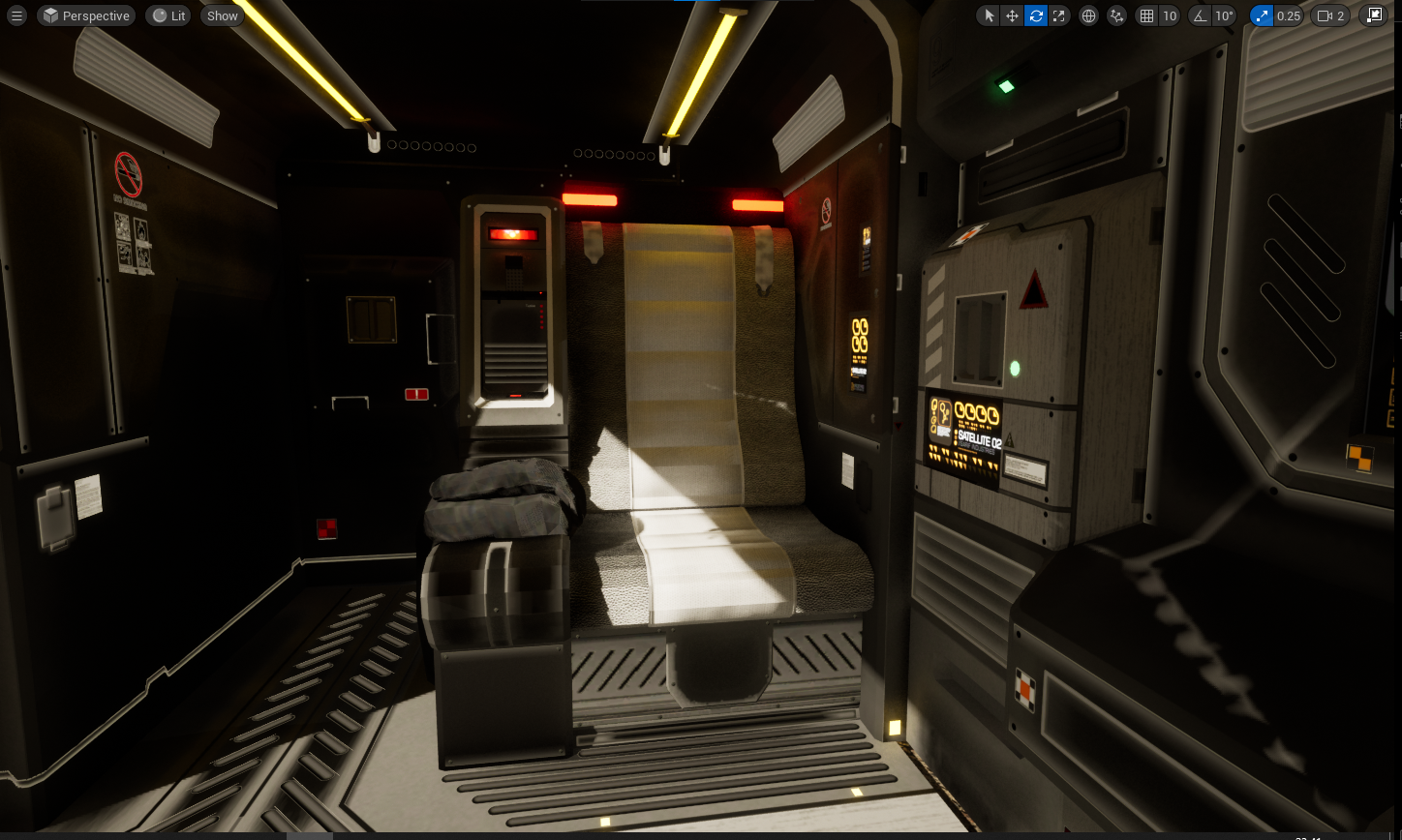Toggle grid snapping on the grid icon
The image size is (1402, 840).
click(1147, 15)
